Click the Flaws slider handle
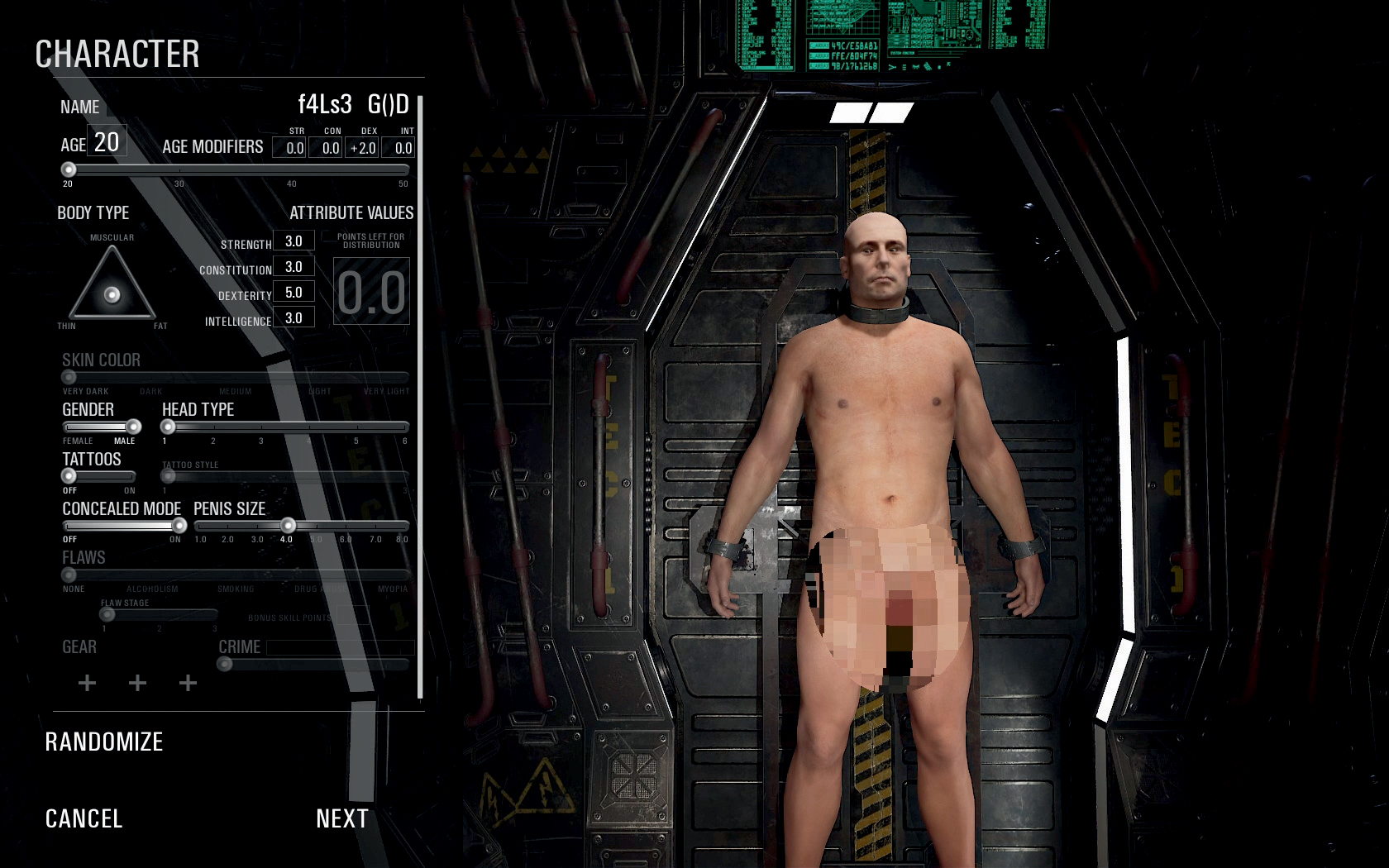 click(69, 575)
